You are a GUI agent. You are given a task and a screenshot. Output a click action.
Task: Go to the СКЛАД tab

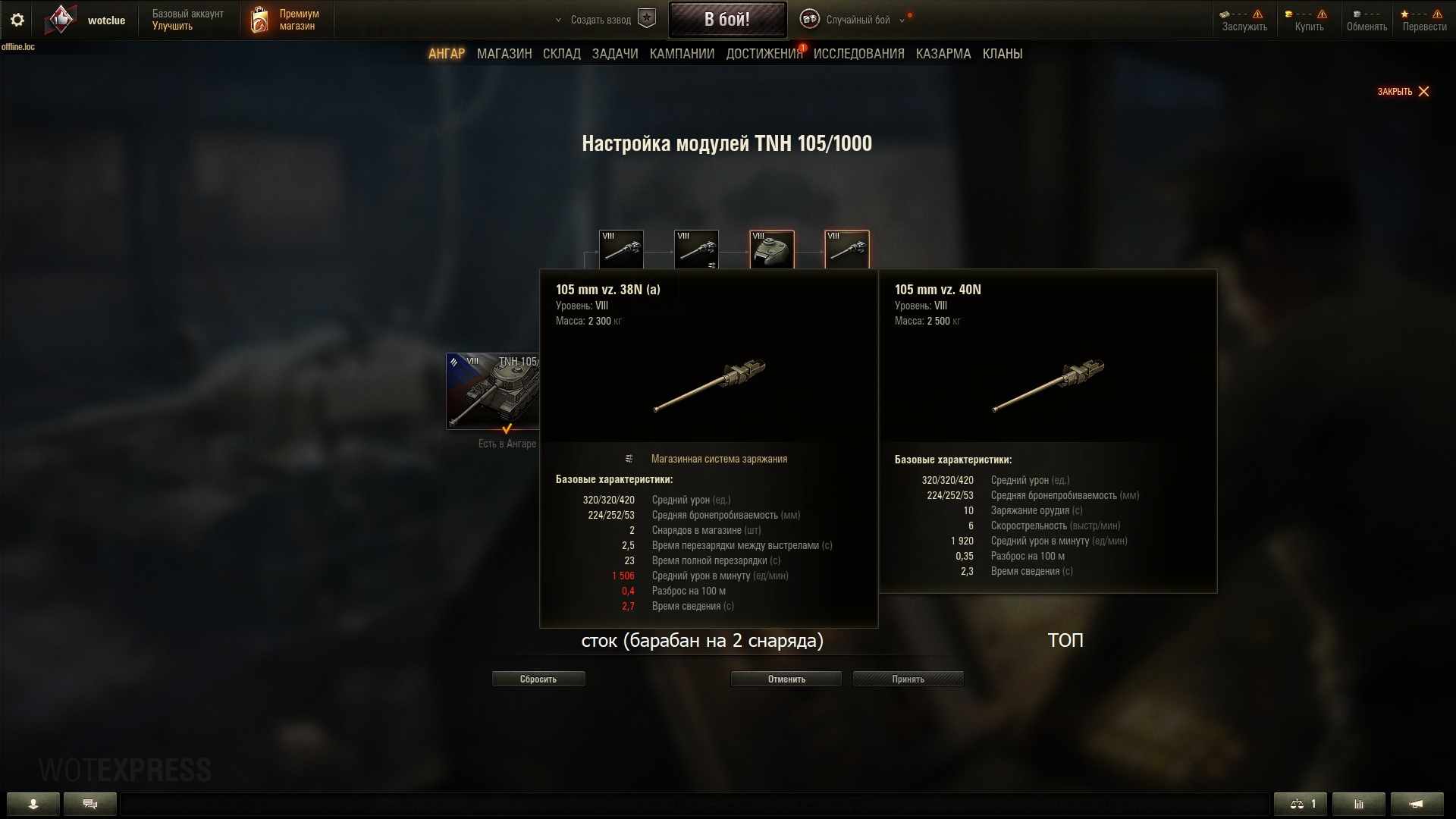[x=561, y=54]
